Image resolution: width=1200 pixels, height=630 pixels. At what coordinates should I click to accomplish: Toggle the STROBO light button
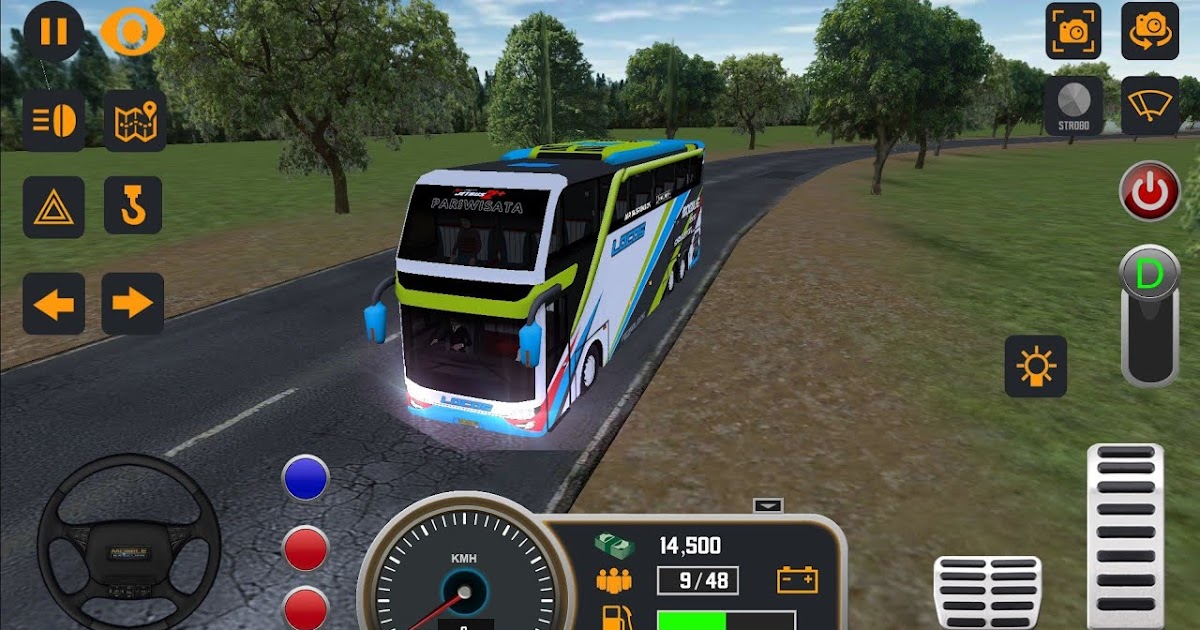click(x=1073, y=105)
